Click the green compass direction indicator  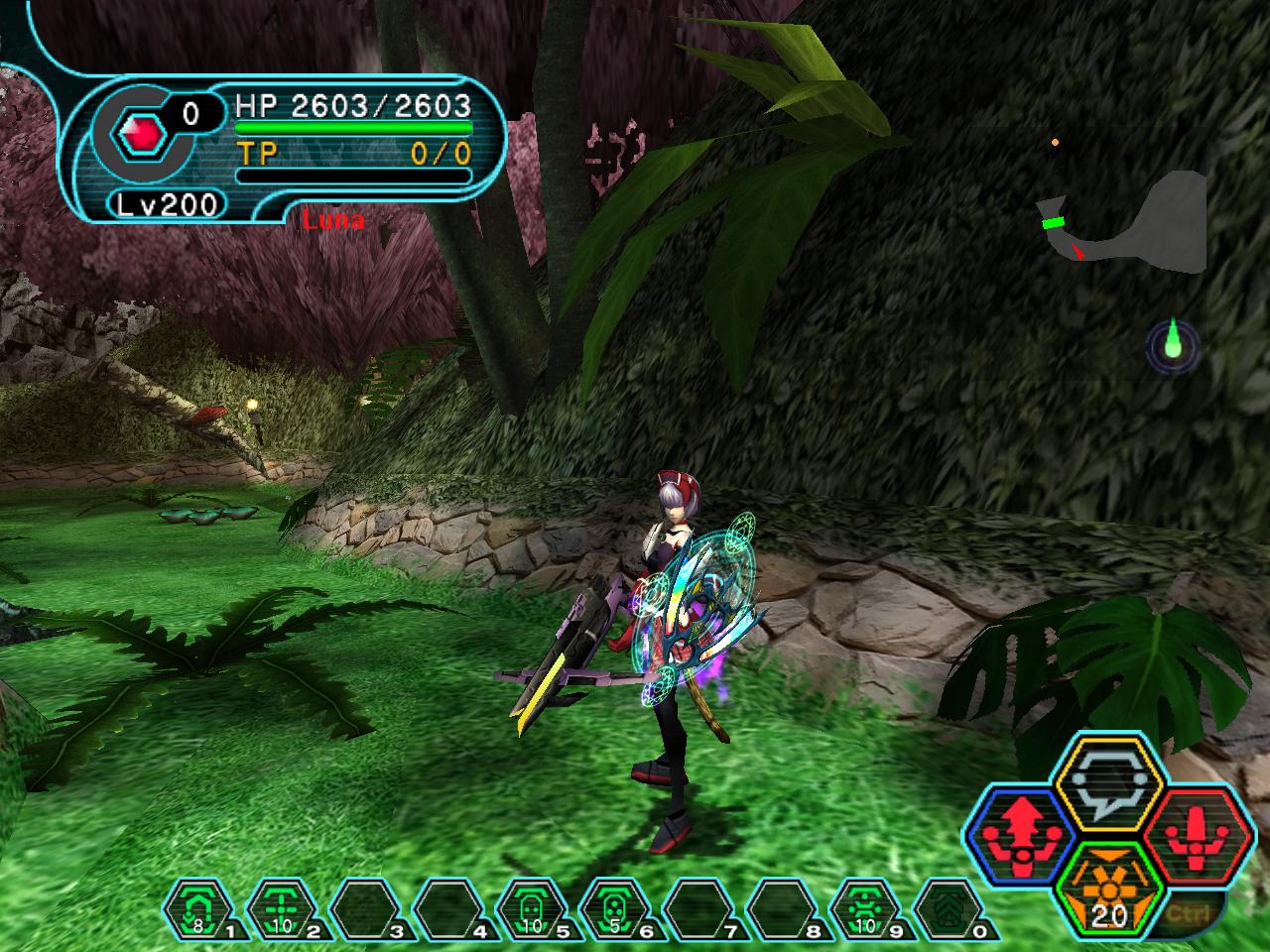point(1173,344)
